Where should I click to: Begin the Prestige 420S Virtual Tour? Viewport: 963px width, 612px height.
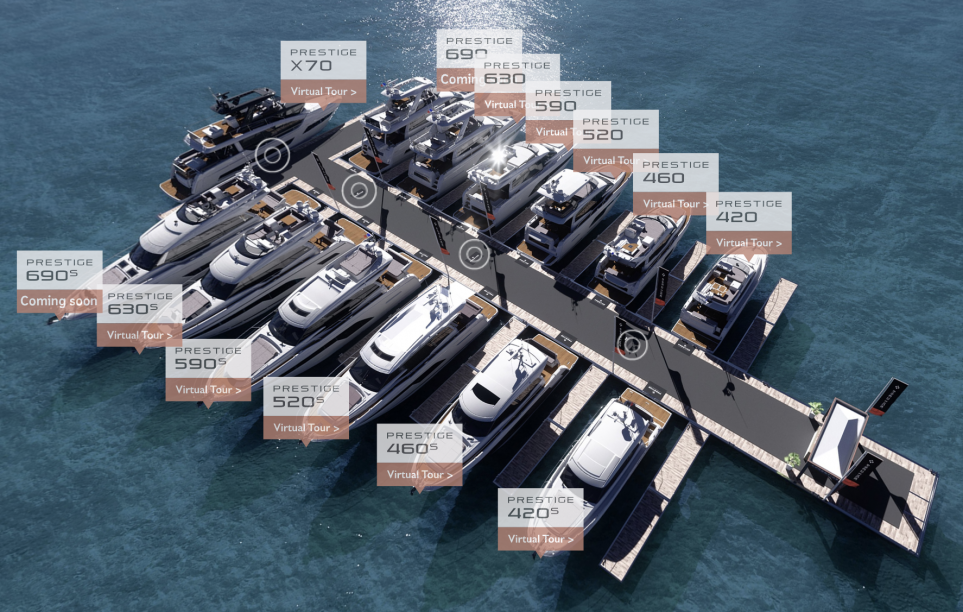click(x=541, y=539)
